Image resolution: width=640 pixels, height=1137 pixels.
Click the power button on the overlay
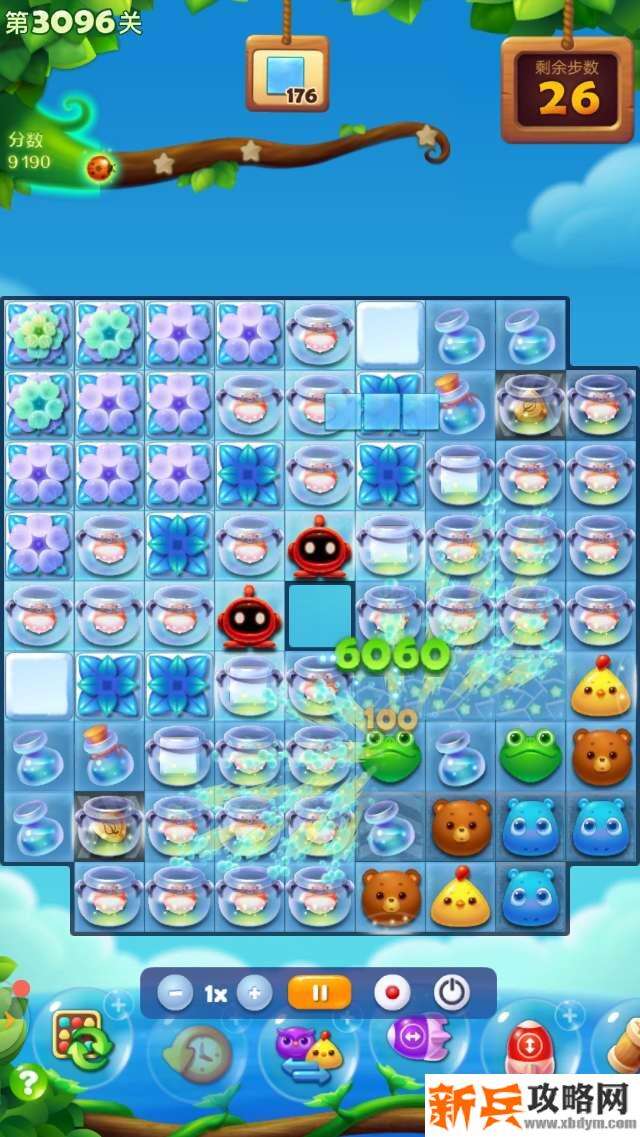pos(452,994)
